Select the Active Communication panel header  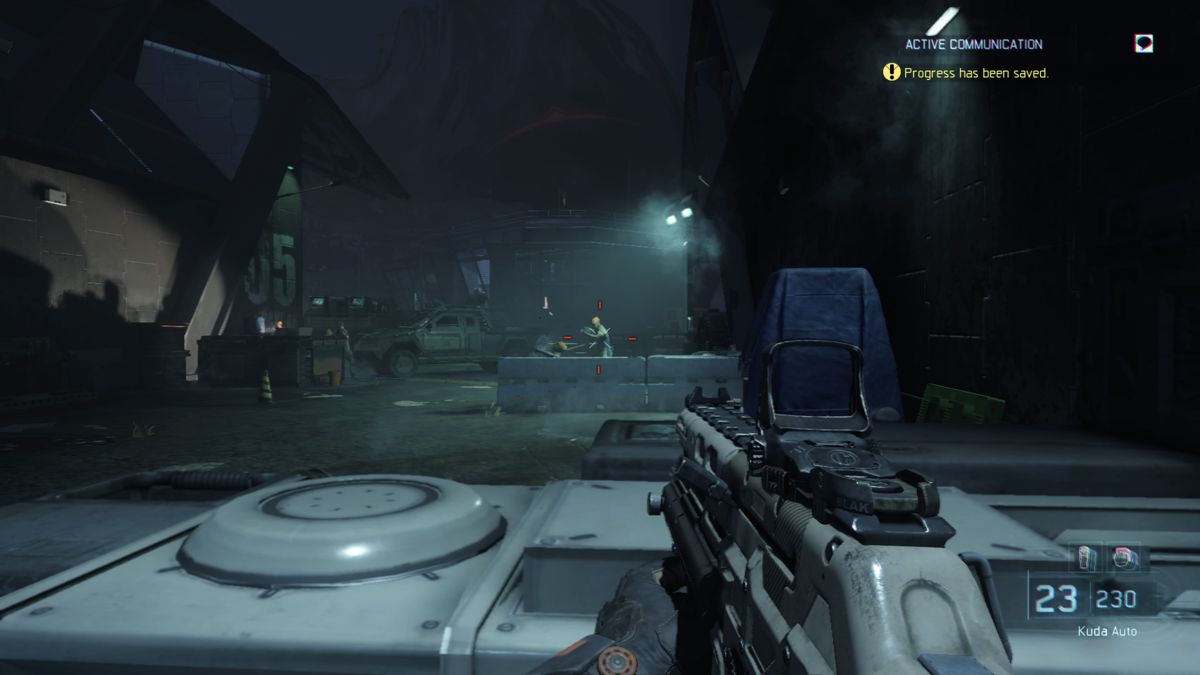point(973,44)
